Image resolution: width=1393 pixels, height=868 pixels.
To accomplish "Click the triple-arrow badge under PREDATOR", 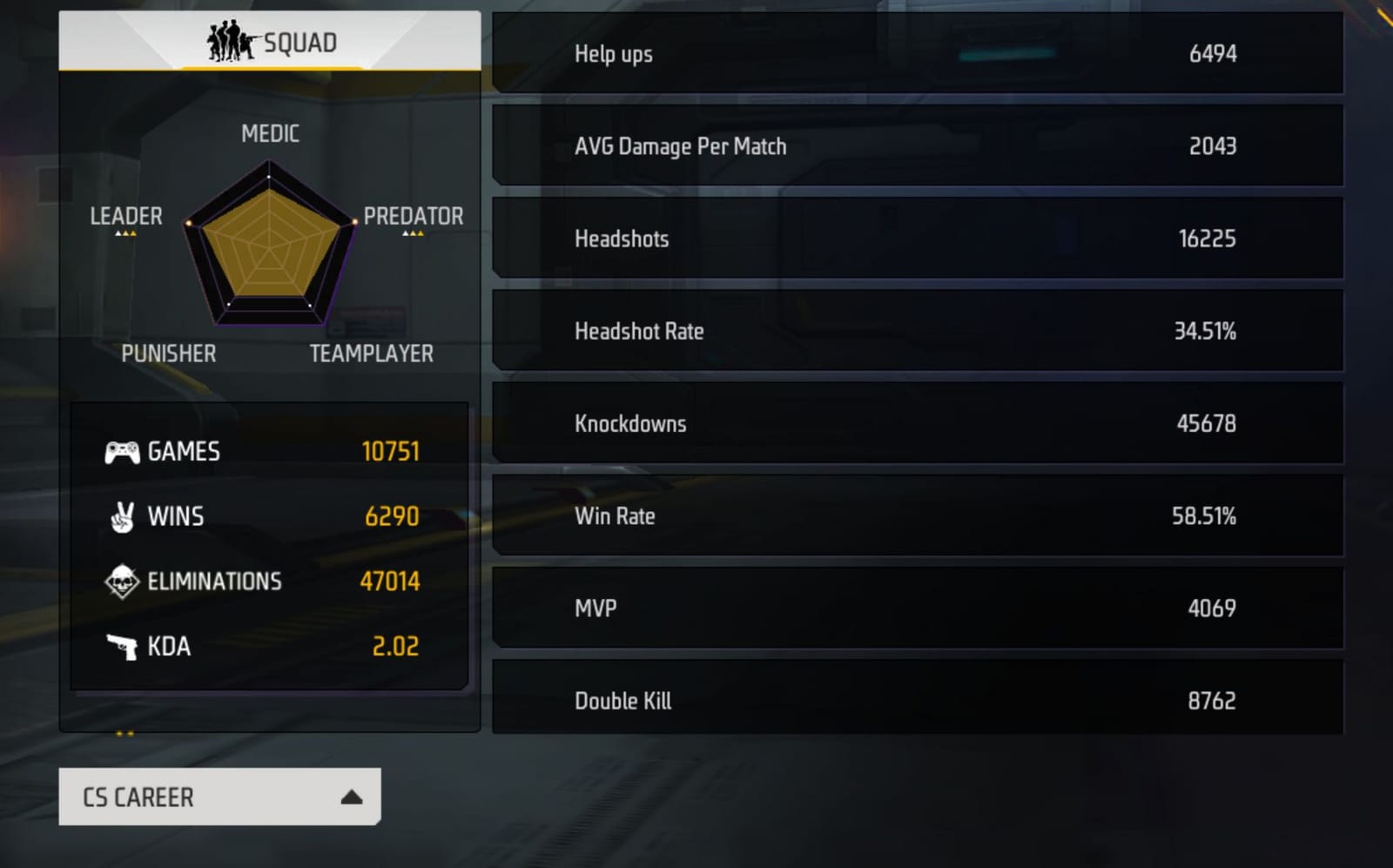I will click(414, 233).
